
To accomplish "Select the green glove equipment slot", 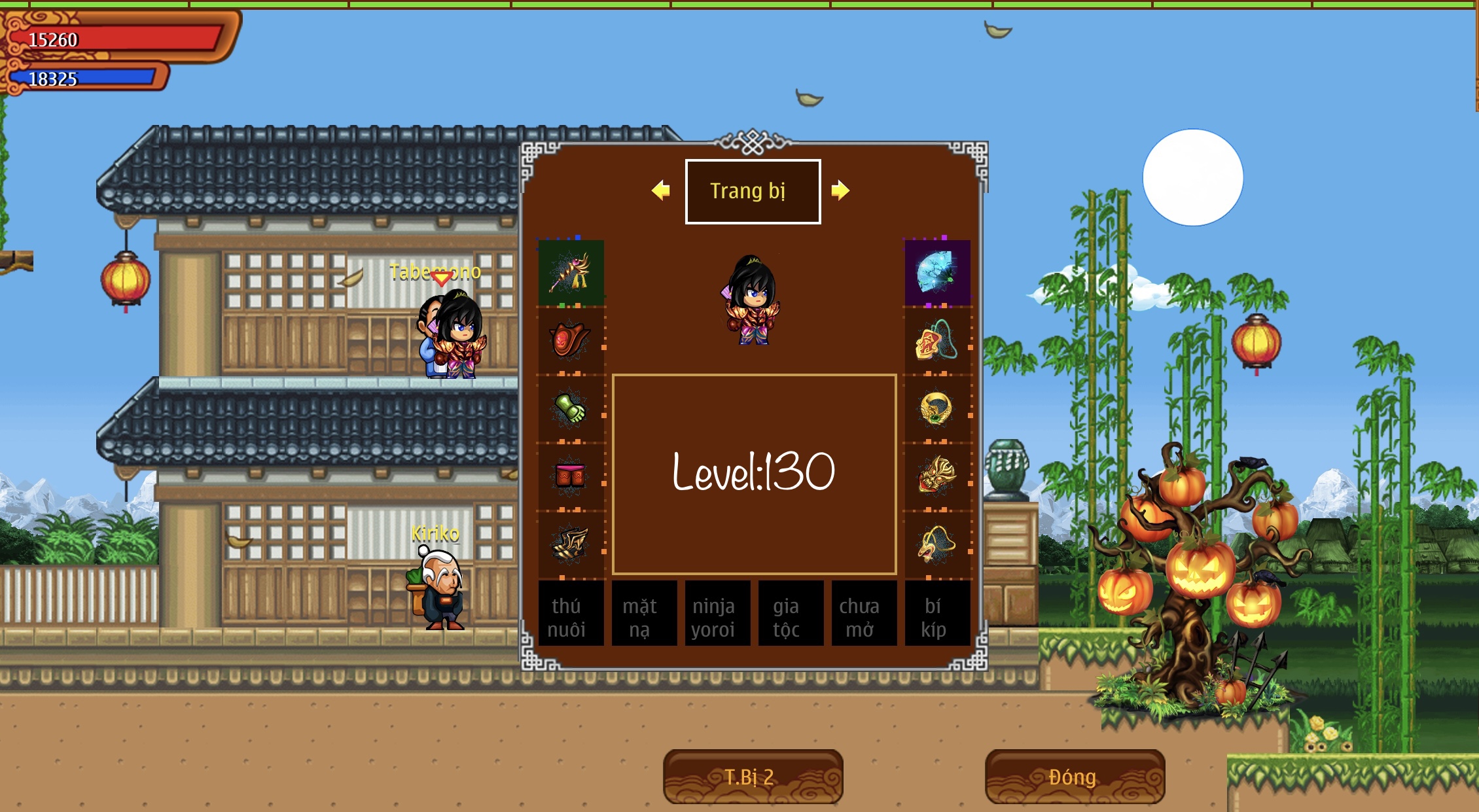I will 570,409.
